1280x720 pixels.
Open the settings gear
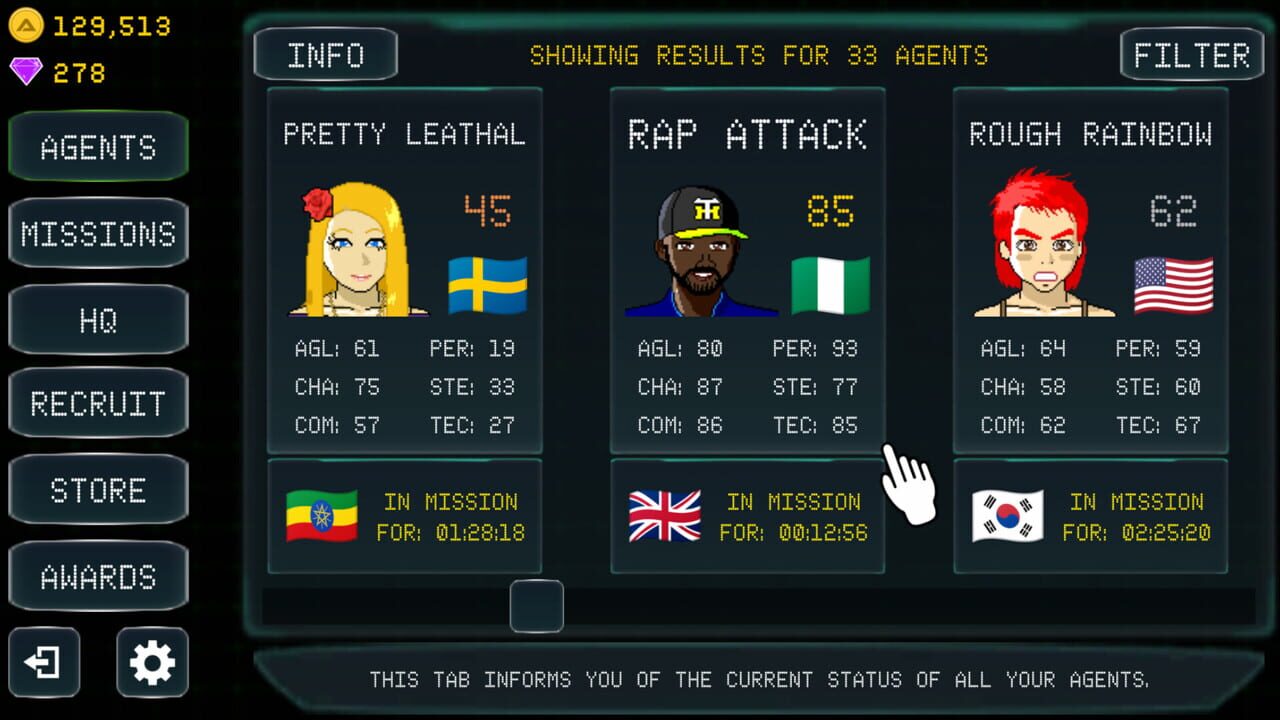[151, 663]
